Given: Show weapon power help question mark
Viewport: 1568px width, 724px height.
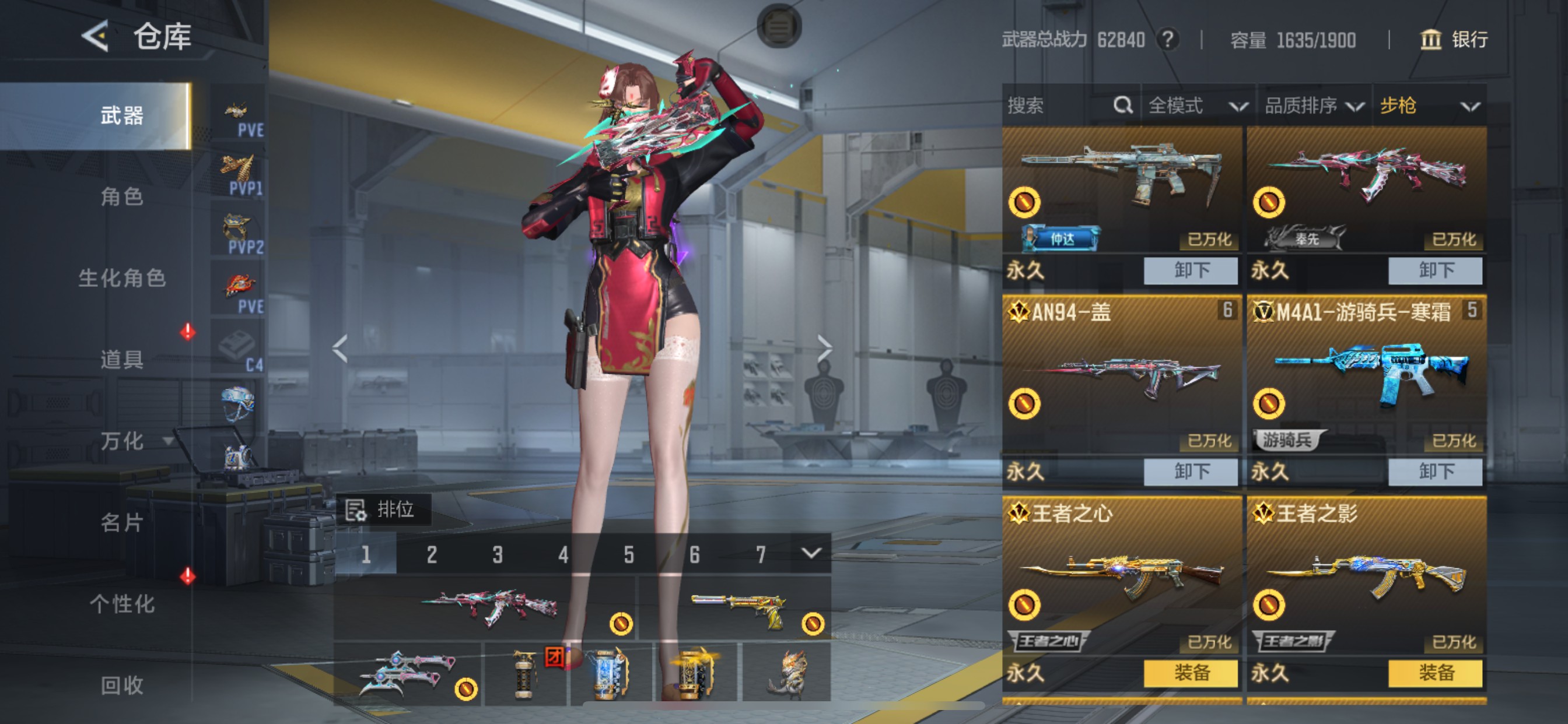Looking at the screenshot, I should (x=1167, y=40).
